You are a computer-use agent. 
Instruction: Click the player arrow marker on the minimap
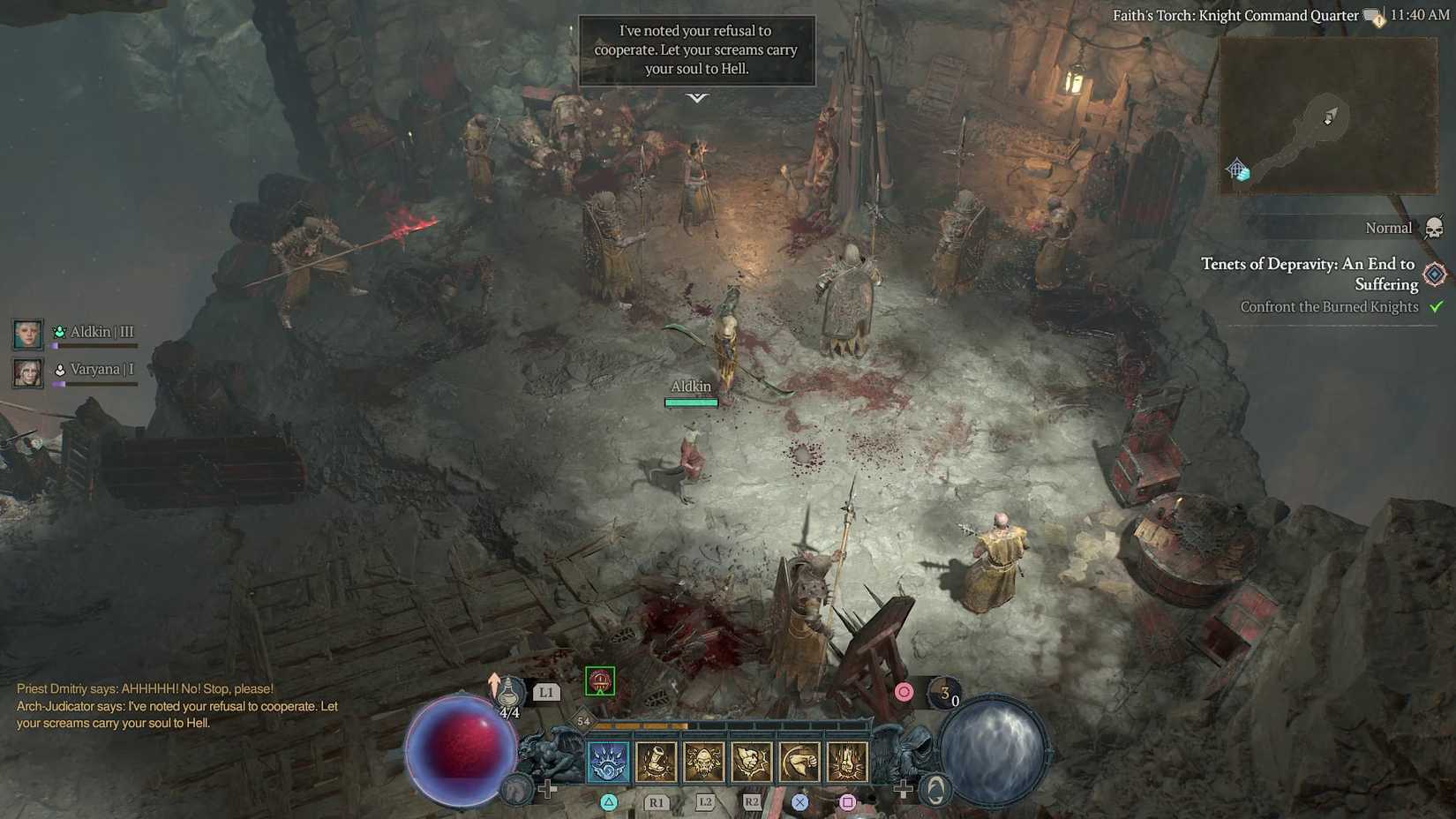point(1331,115)
